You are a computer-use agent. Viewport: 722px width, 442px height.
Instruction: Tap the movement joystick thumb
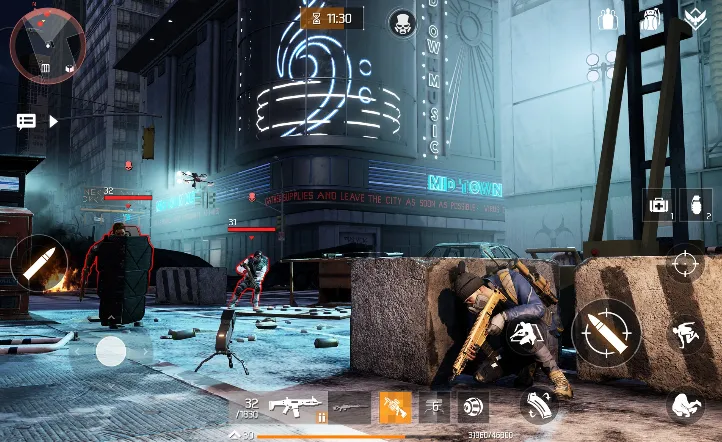[x=111, y=350]
